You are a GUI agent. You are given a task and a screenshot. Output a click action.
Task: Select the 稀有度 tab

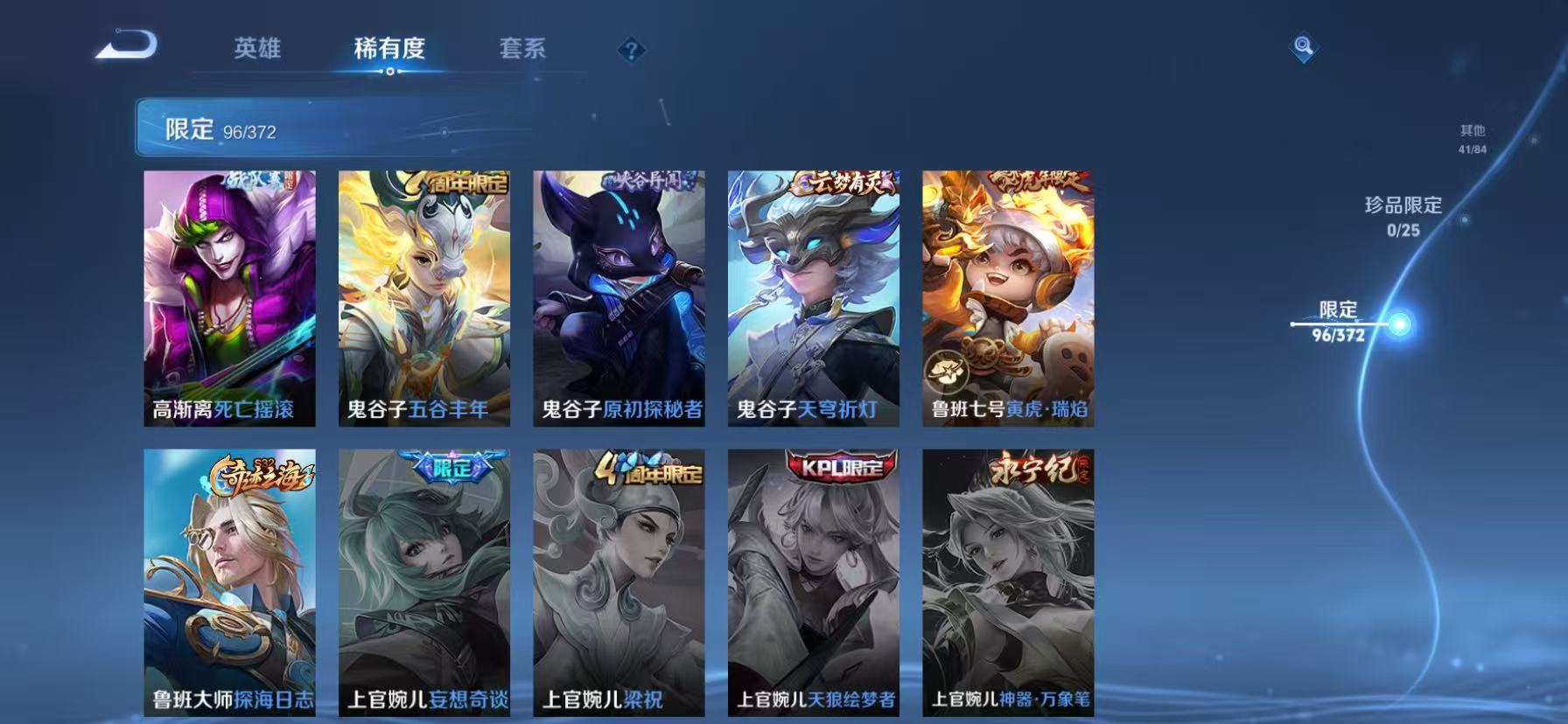(390, 50)
